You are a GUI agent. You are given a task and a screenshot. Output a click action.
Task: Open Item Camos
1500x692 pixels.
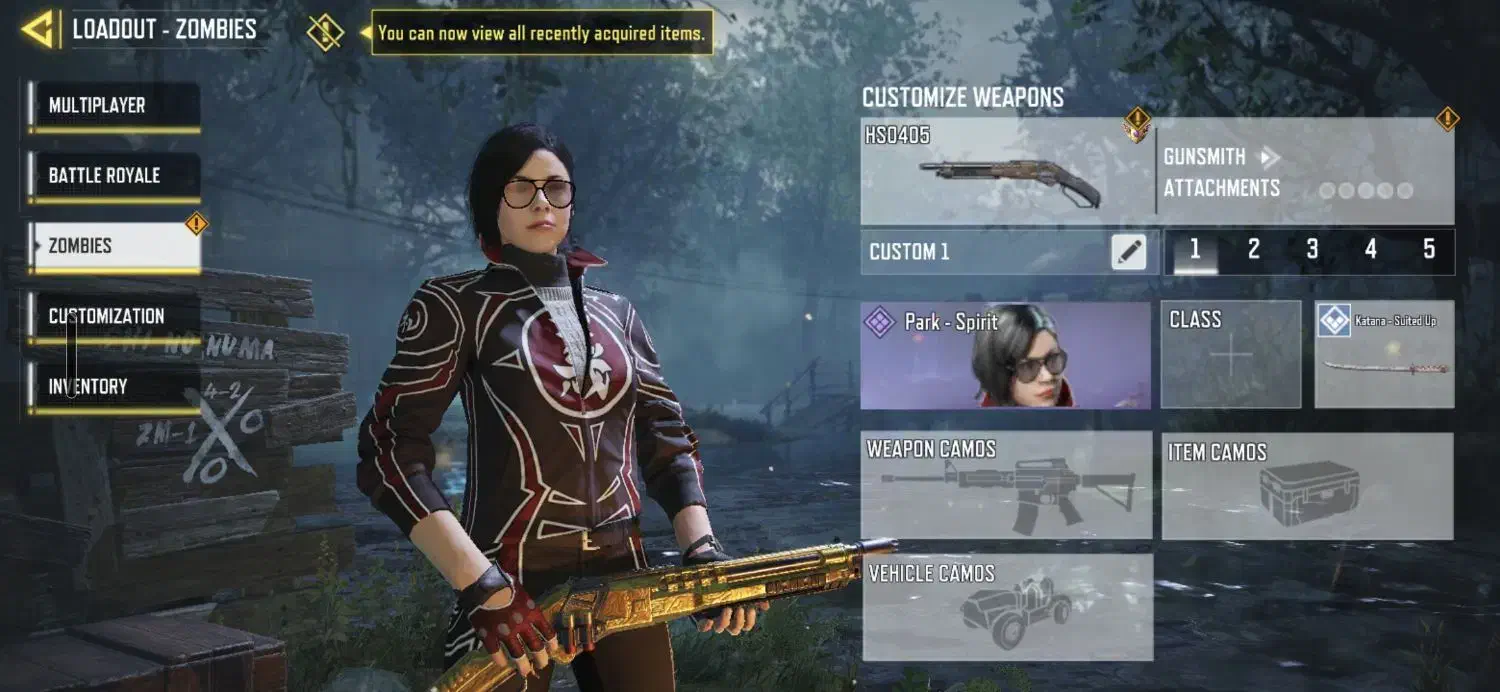click(1308, 485)
